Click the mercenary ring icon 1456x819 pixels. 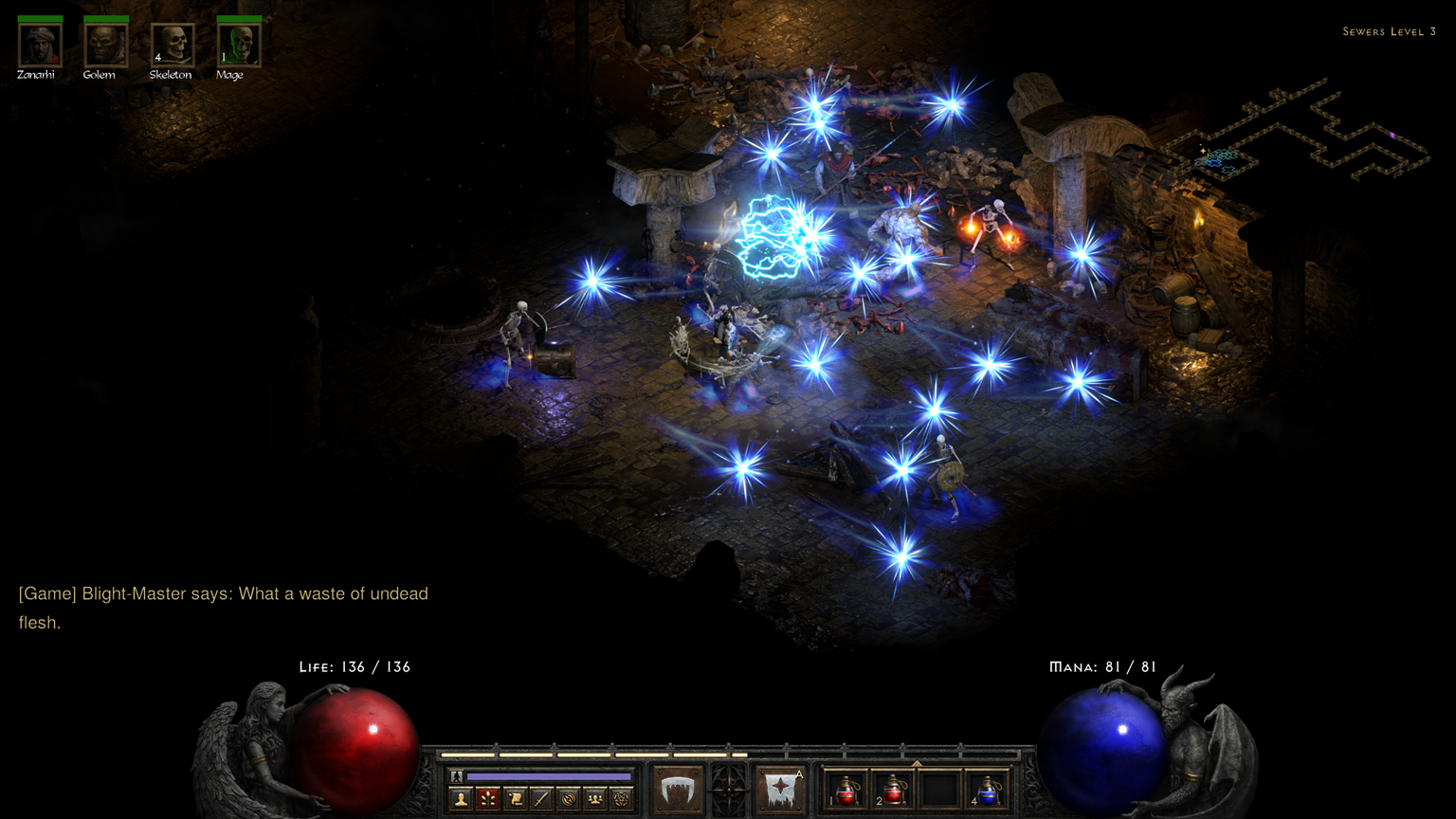click(x=569, y=798)
